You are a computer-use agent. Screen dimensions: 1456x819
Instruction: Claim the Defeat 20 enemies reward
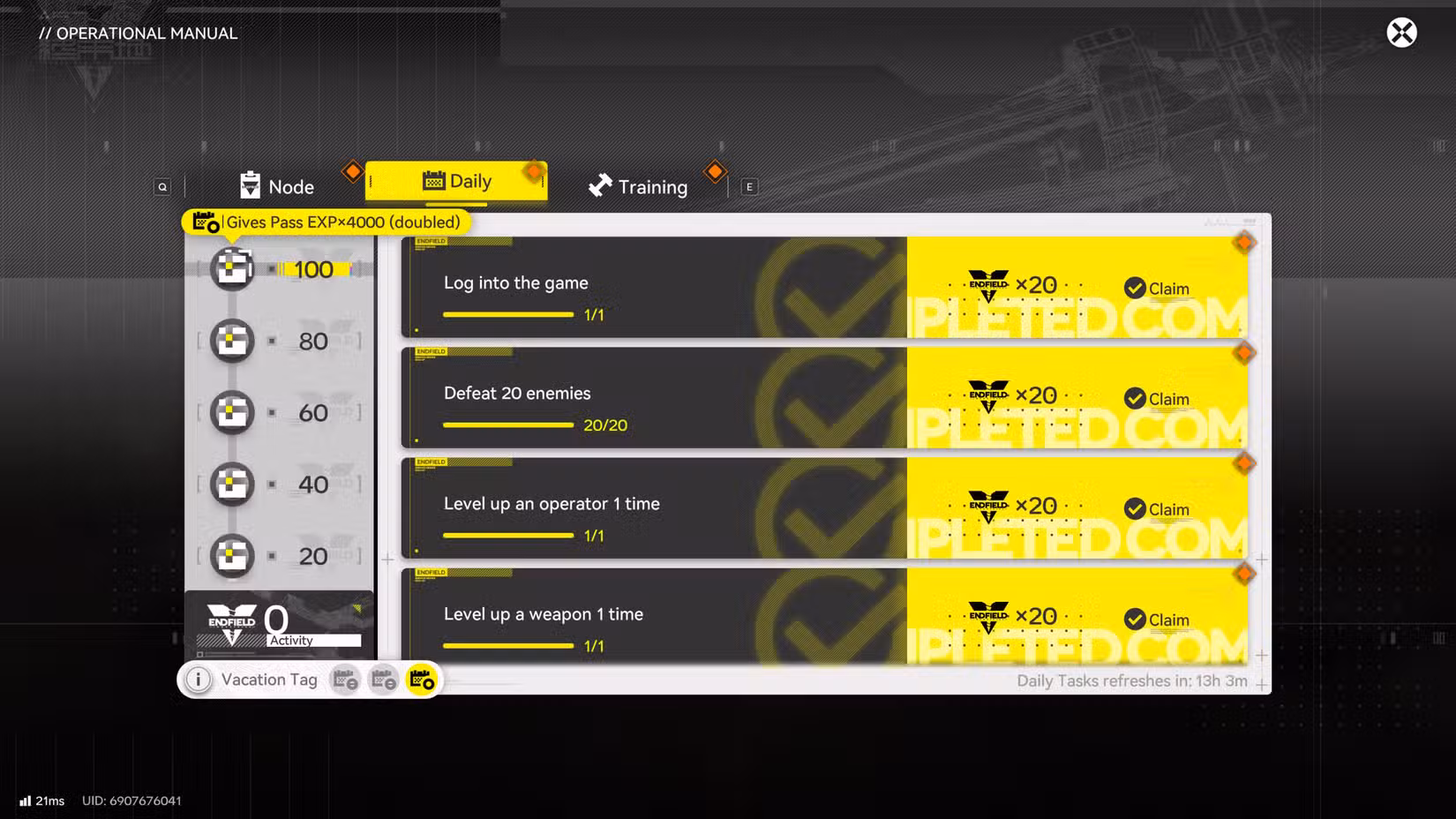point(1158,398)
